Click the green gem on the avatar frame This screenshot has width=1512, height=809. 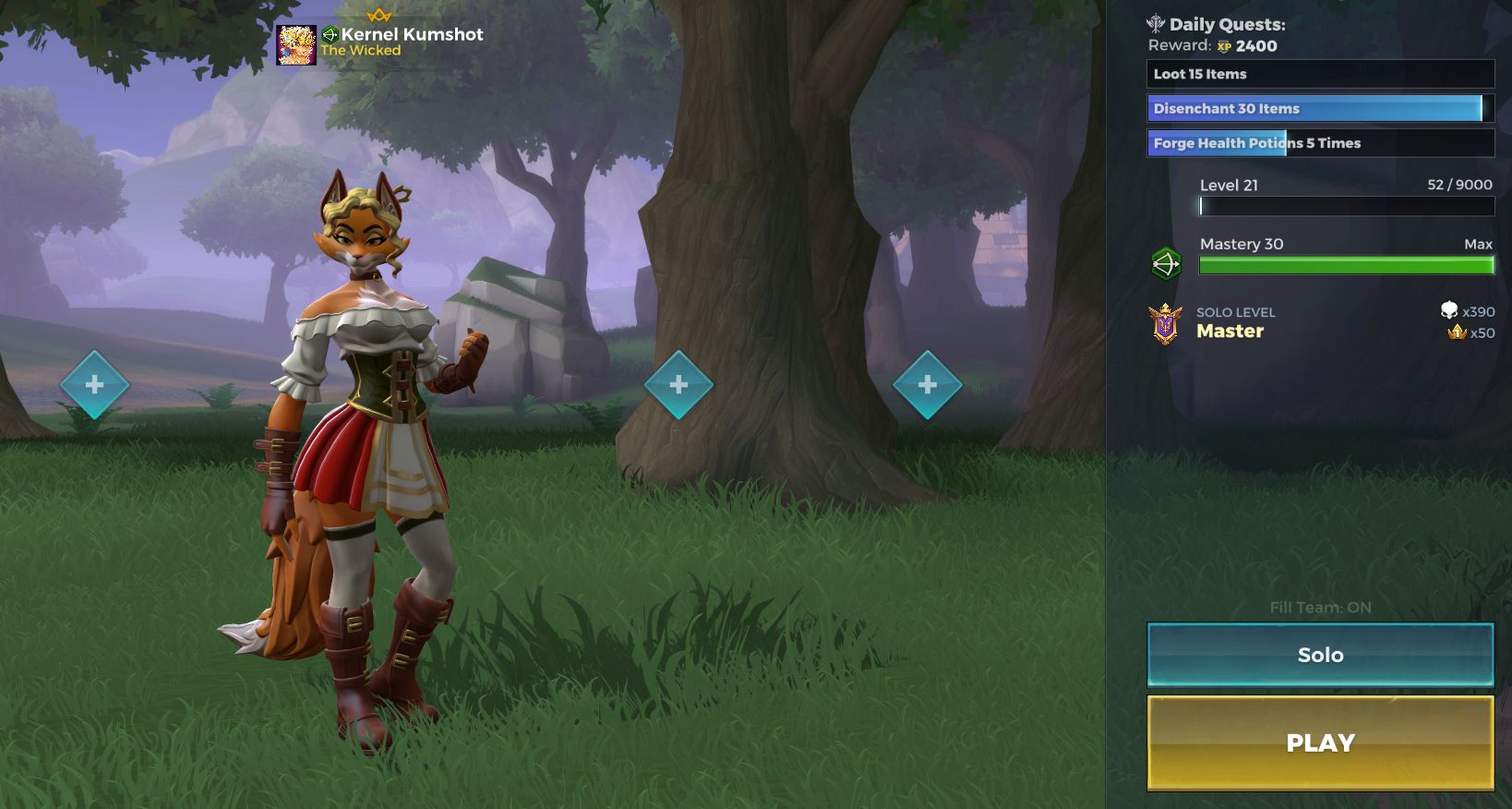330,33
